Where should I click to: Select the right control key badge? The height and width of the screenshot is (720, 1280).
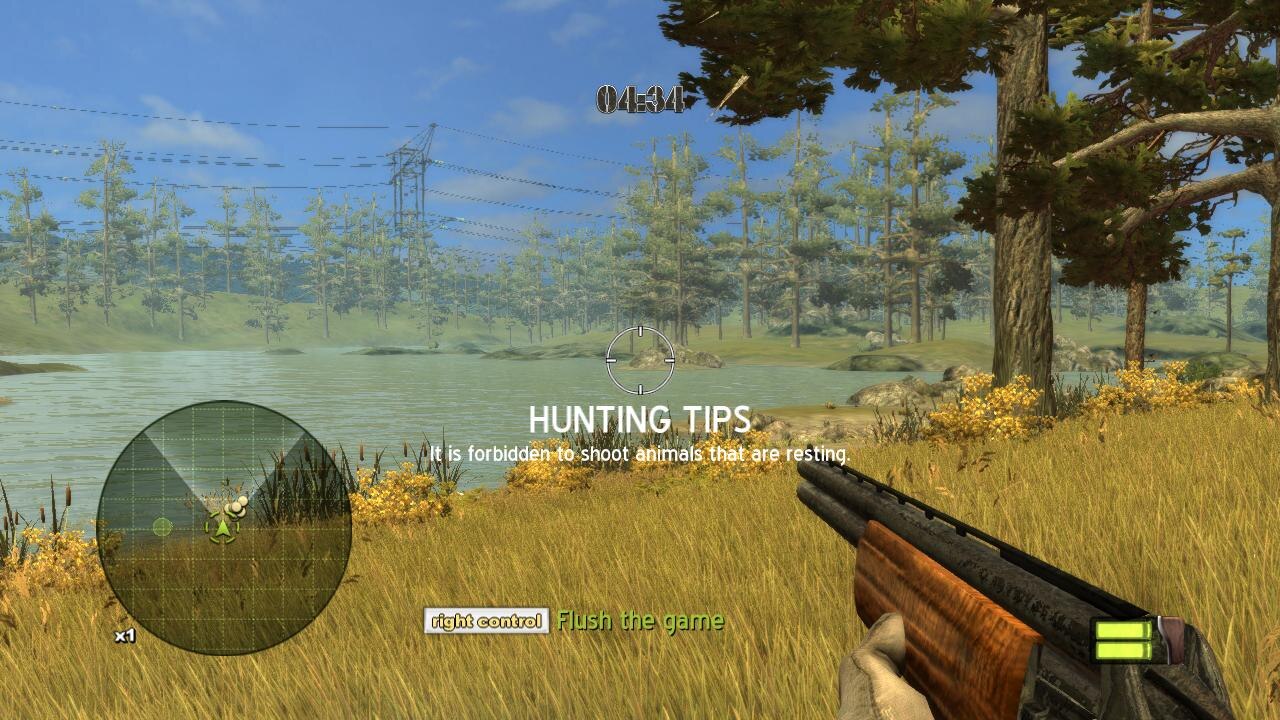(x=485, y=621)
